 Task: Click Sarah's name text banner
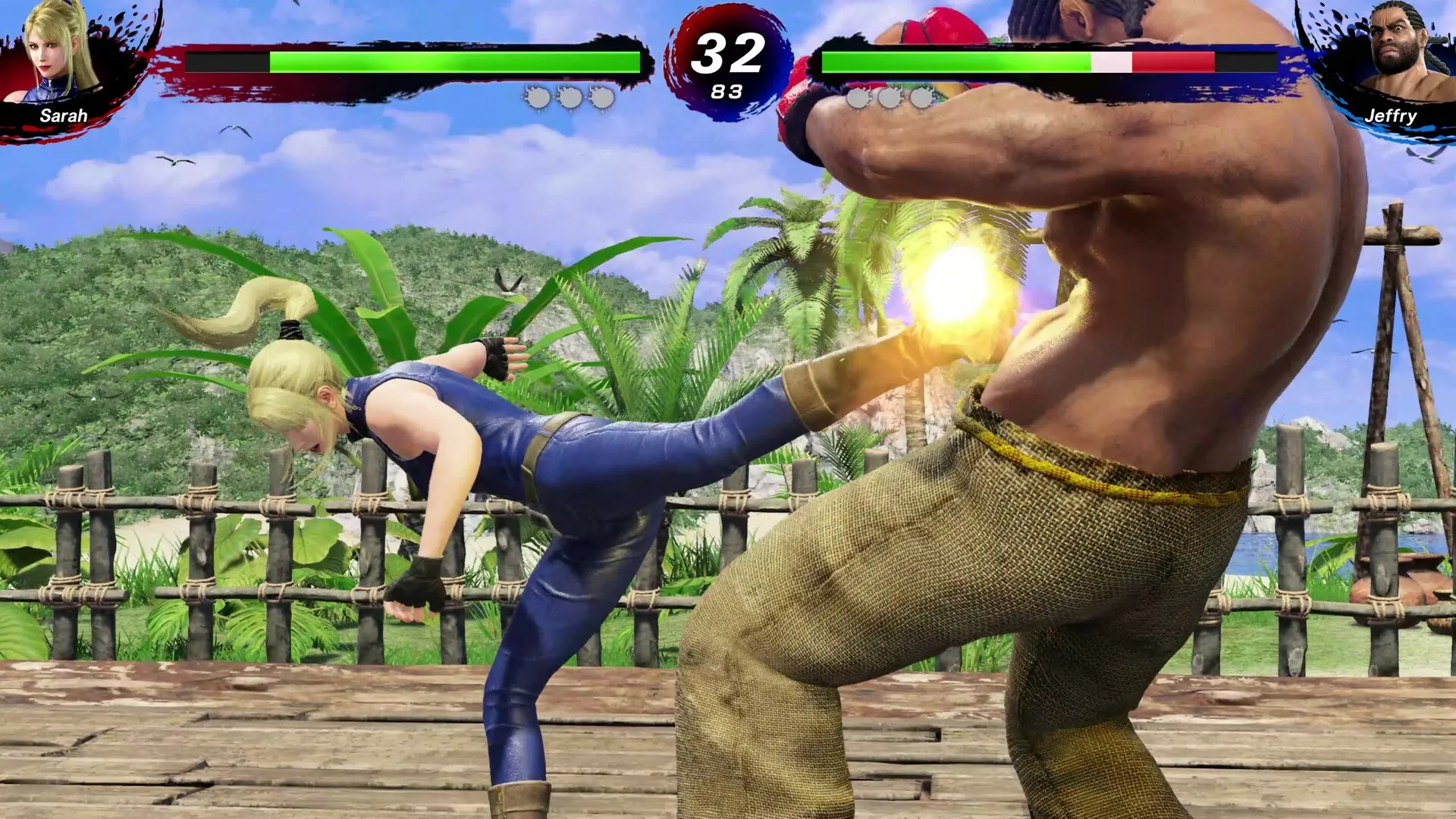tap(64, 117)
